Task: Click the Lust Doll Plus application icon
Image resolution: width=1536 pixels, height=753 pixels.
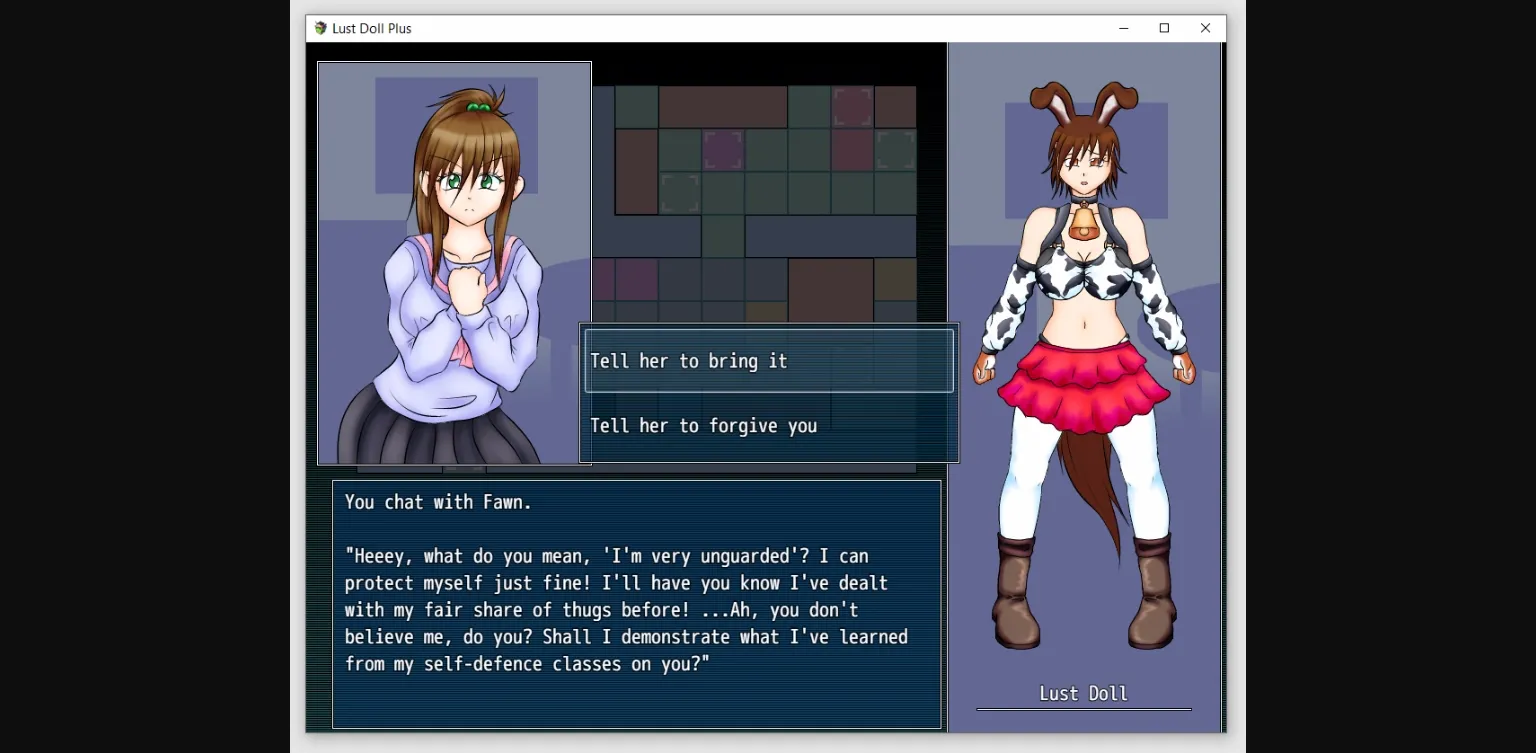Action: pos(320,28)
